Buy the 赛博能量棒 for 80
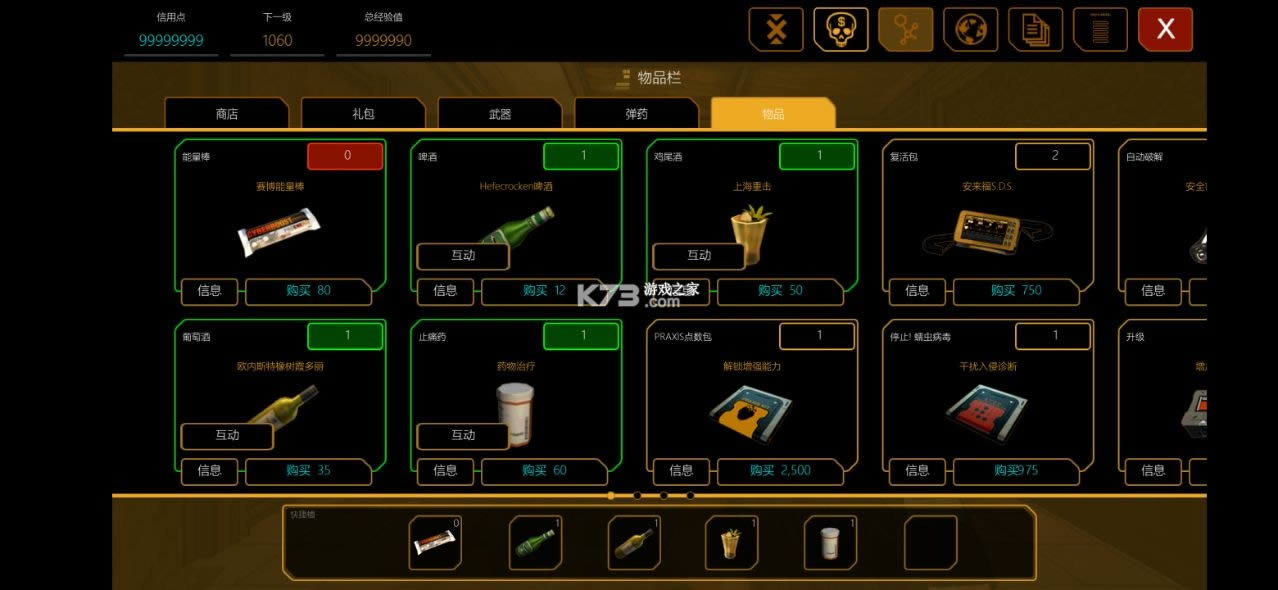The width and height of the screenshot is (1278, 590). 308,291
